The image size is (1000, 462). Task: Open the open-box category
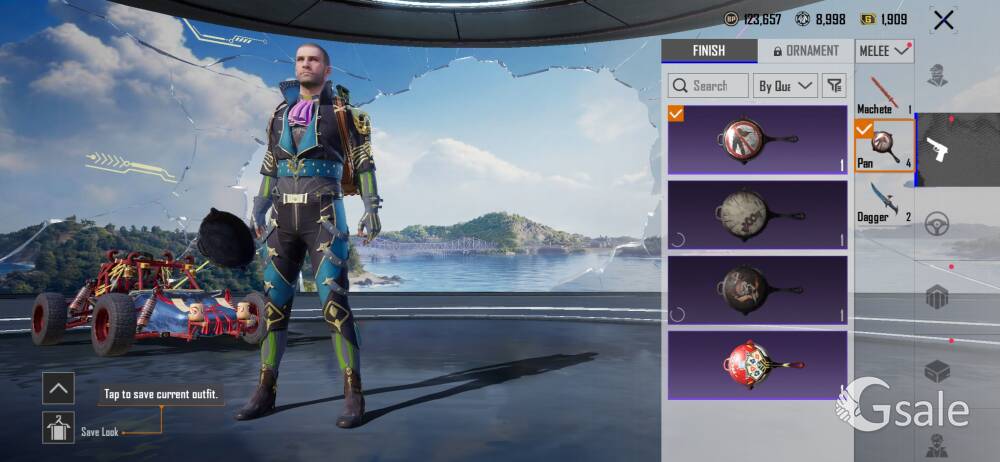click(937, 371)
